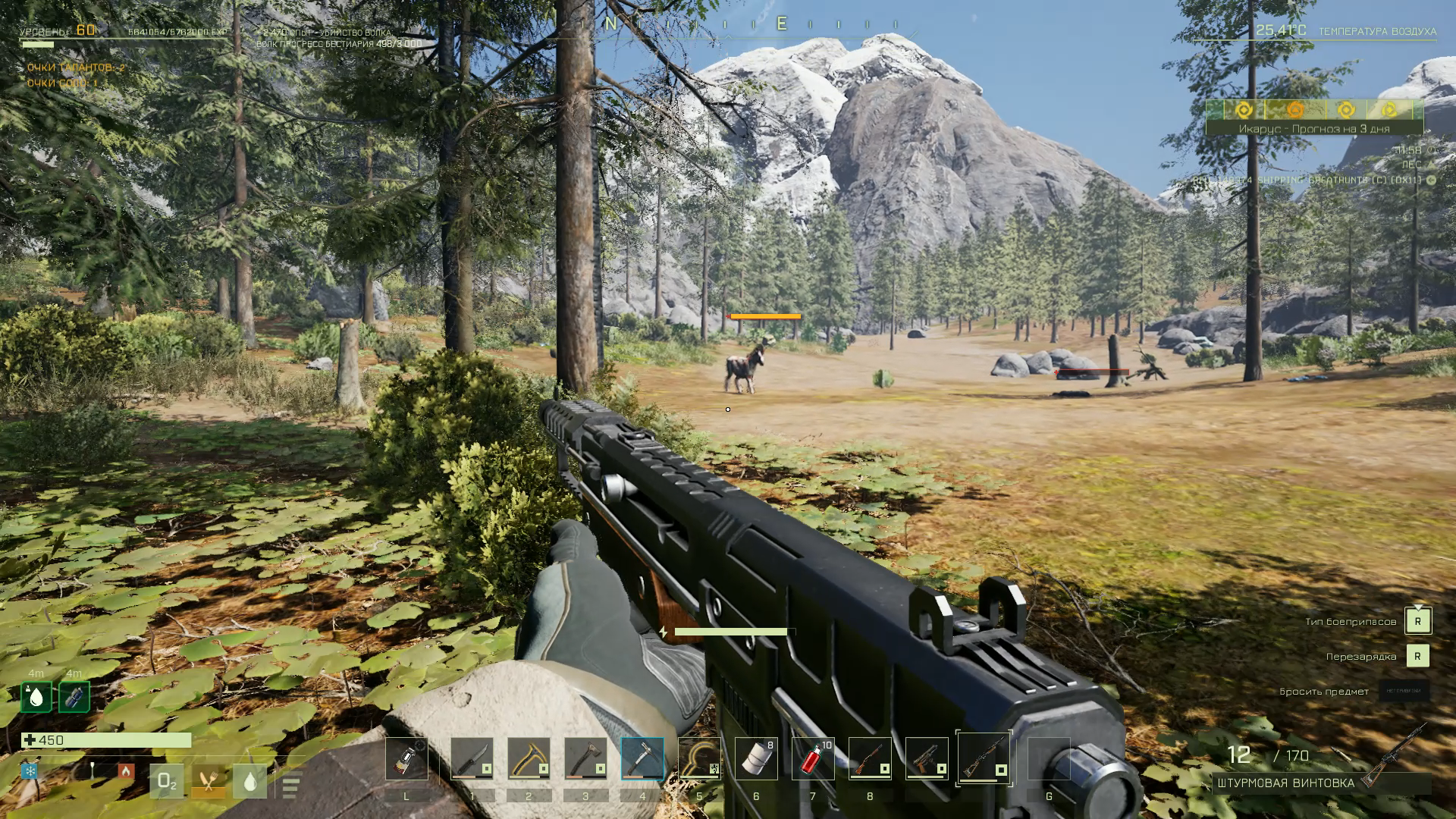
Task: Click the fork and knife hunger icon
Action: click(208, 782)
